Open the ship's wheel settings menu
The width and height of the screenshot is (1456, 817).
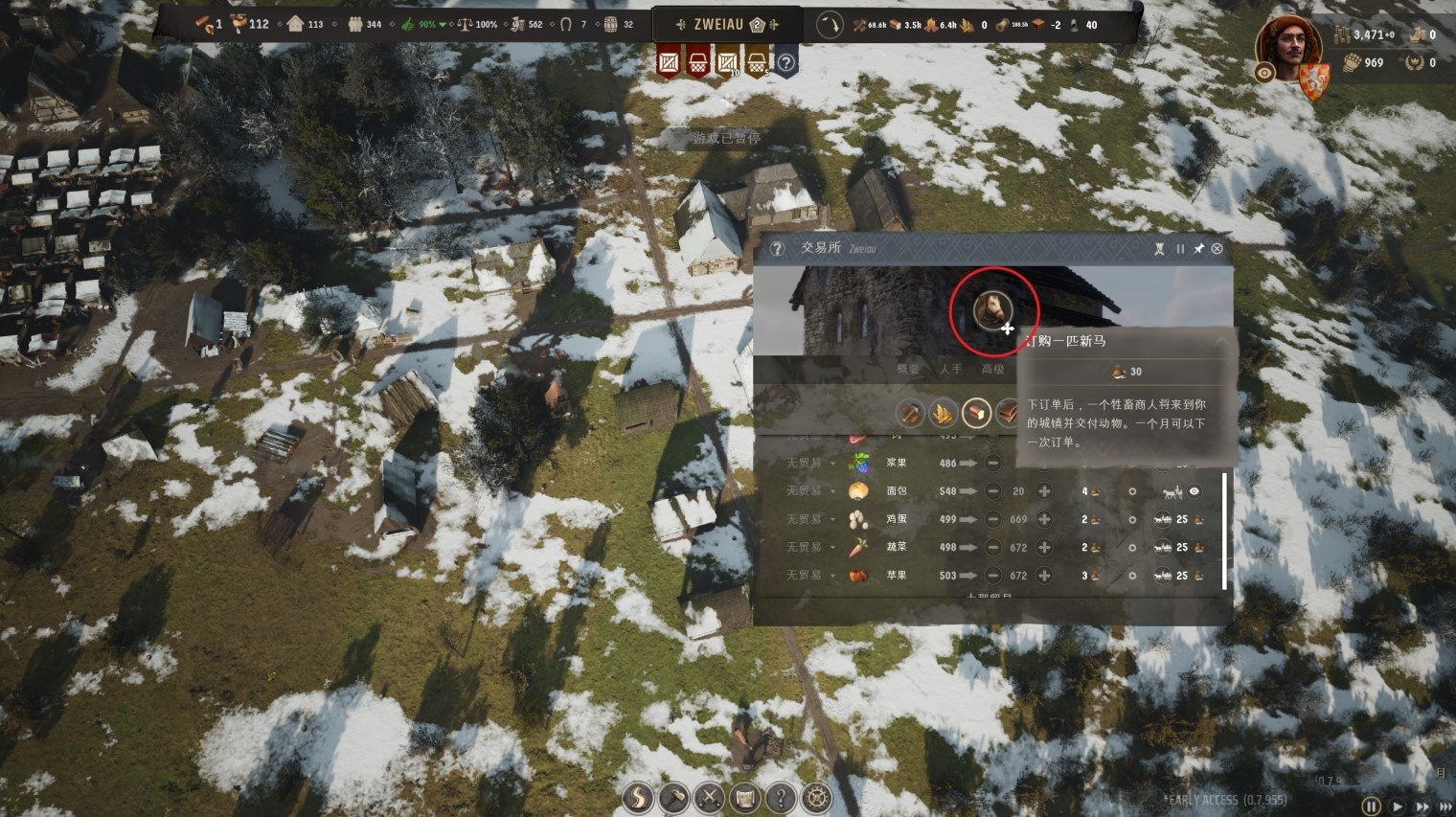pos(816,798)
